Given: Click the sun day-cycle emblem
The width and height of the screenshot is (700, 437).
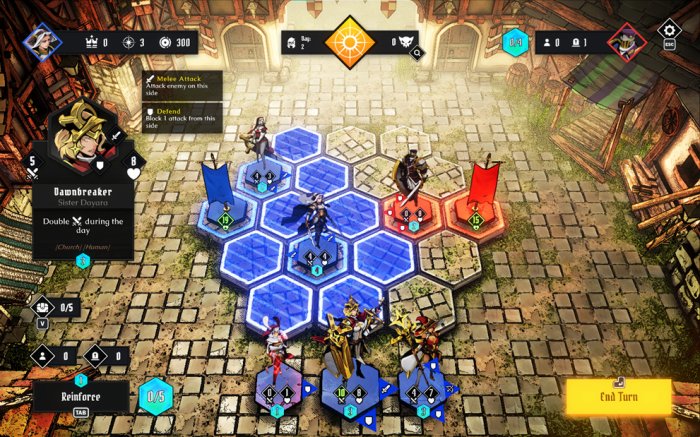Looking at the screenshot, I should (350, 42).
